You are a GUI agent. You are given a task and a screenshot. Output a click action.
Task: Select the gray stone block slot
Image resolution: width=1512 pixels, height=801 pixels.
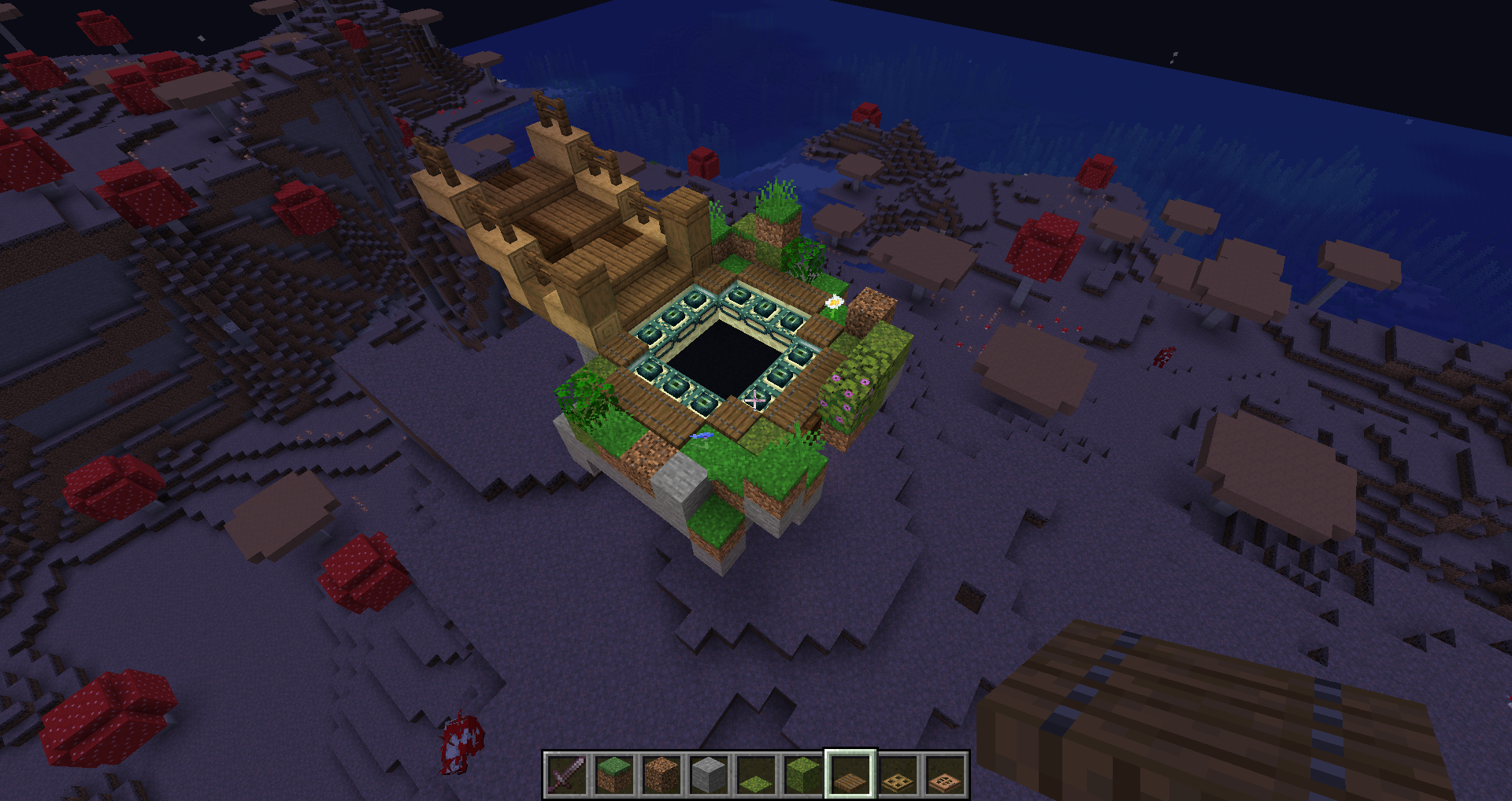coord(709,774)
